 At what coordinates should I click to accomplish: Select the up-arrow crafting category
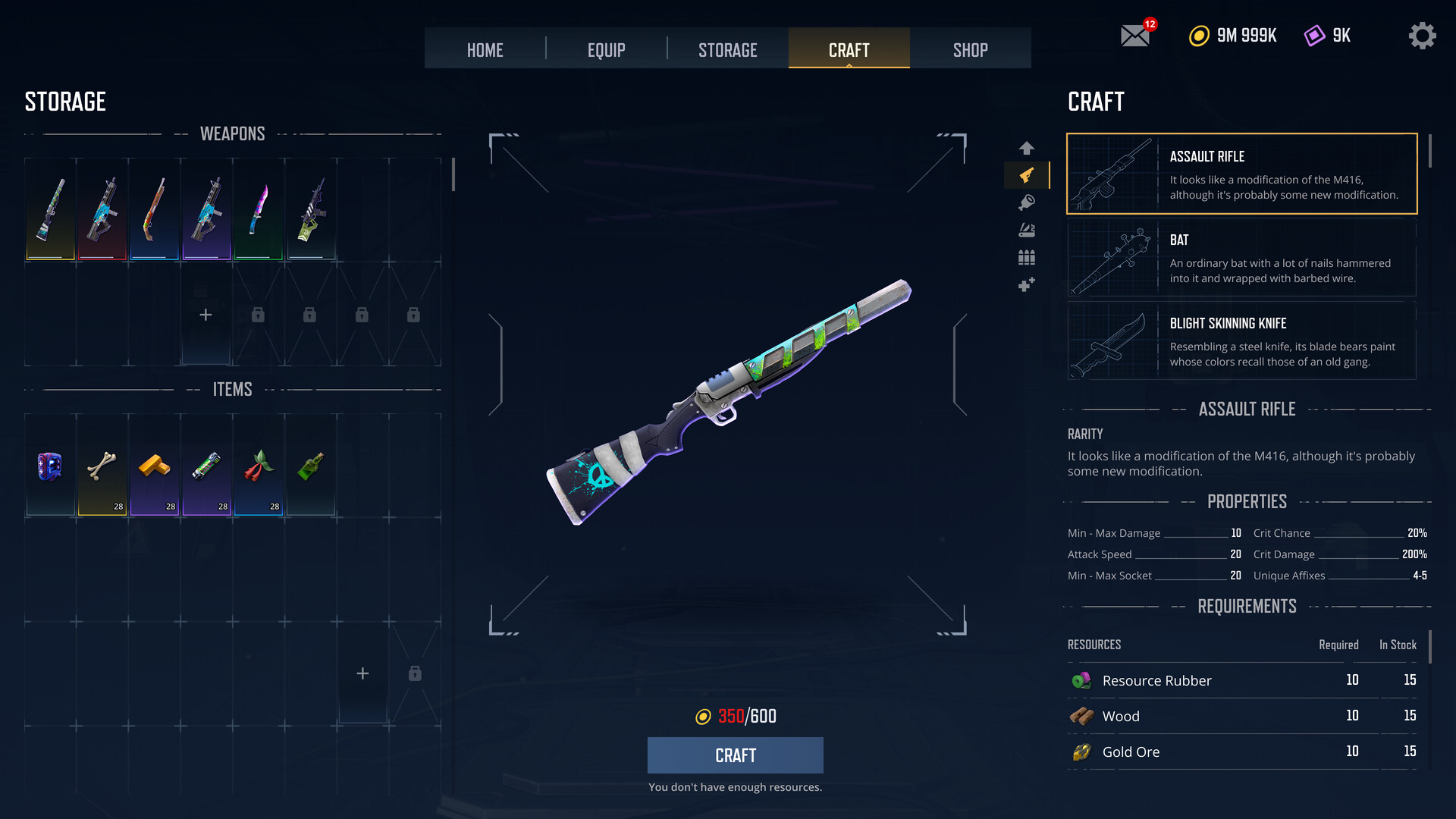click(x=1026, y=148)
